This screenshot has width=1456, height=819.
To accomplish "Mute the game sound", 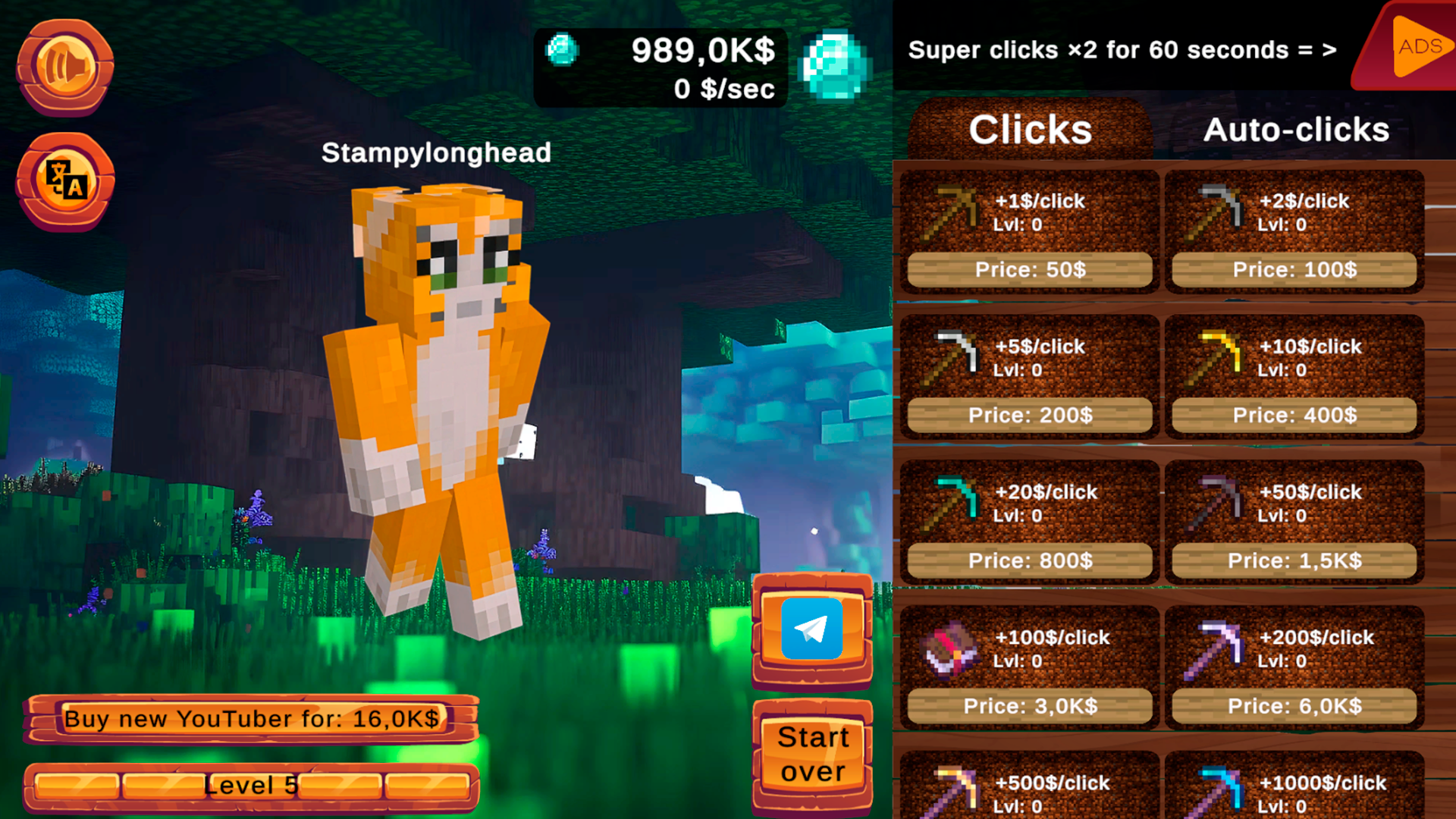I will point(64,64).
